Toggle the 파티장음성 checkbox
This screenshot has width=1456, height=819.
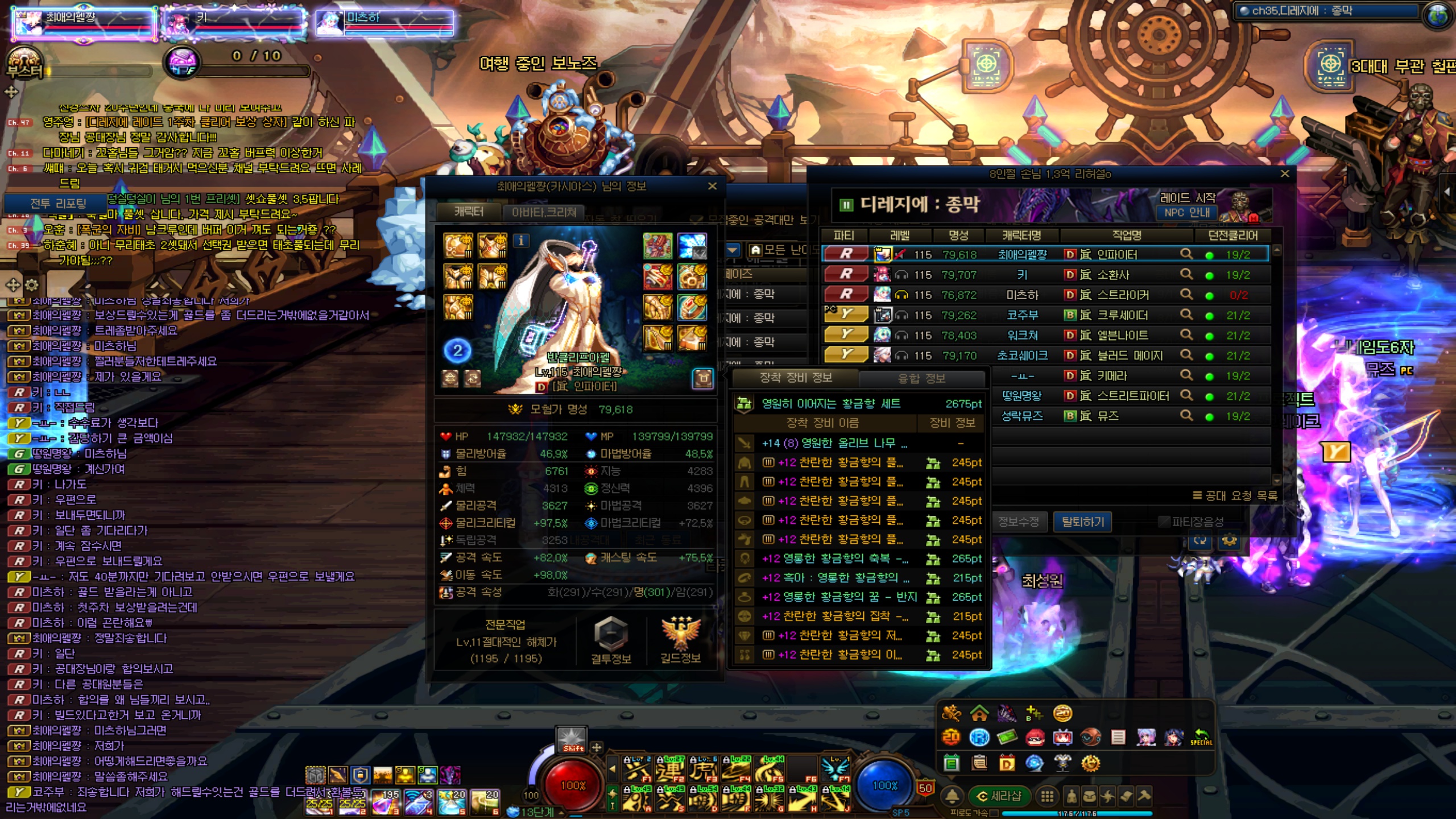point(1164,522)
